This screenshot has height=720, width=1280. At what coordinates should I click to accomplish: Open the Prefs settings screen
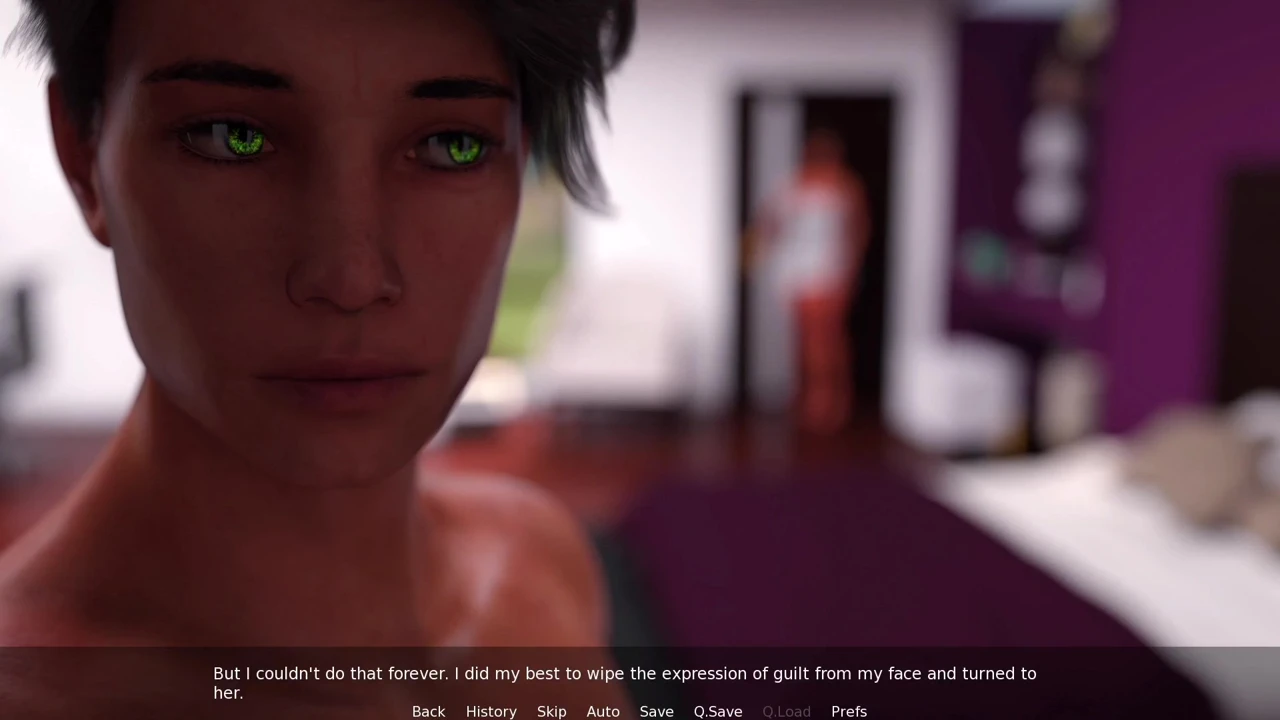pyautogui.click(x=849, y=711)
